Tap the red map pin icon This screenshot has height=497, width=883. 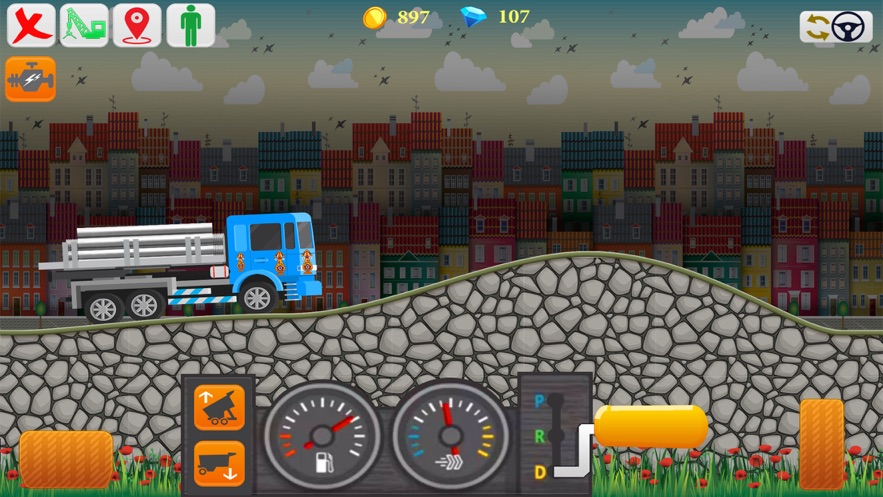coord(137,25)
